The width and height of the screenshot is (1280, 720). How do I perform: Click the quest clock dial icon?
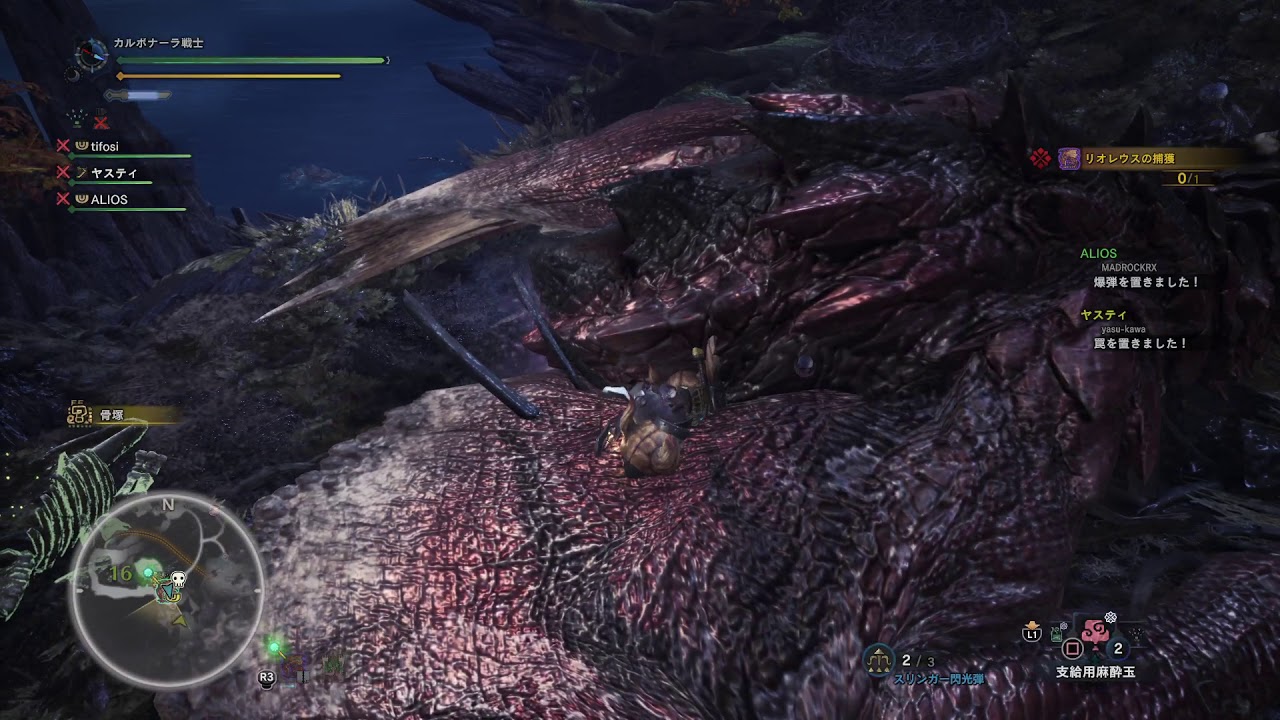(91, 53)
